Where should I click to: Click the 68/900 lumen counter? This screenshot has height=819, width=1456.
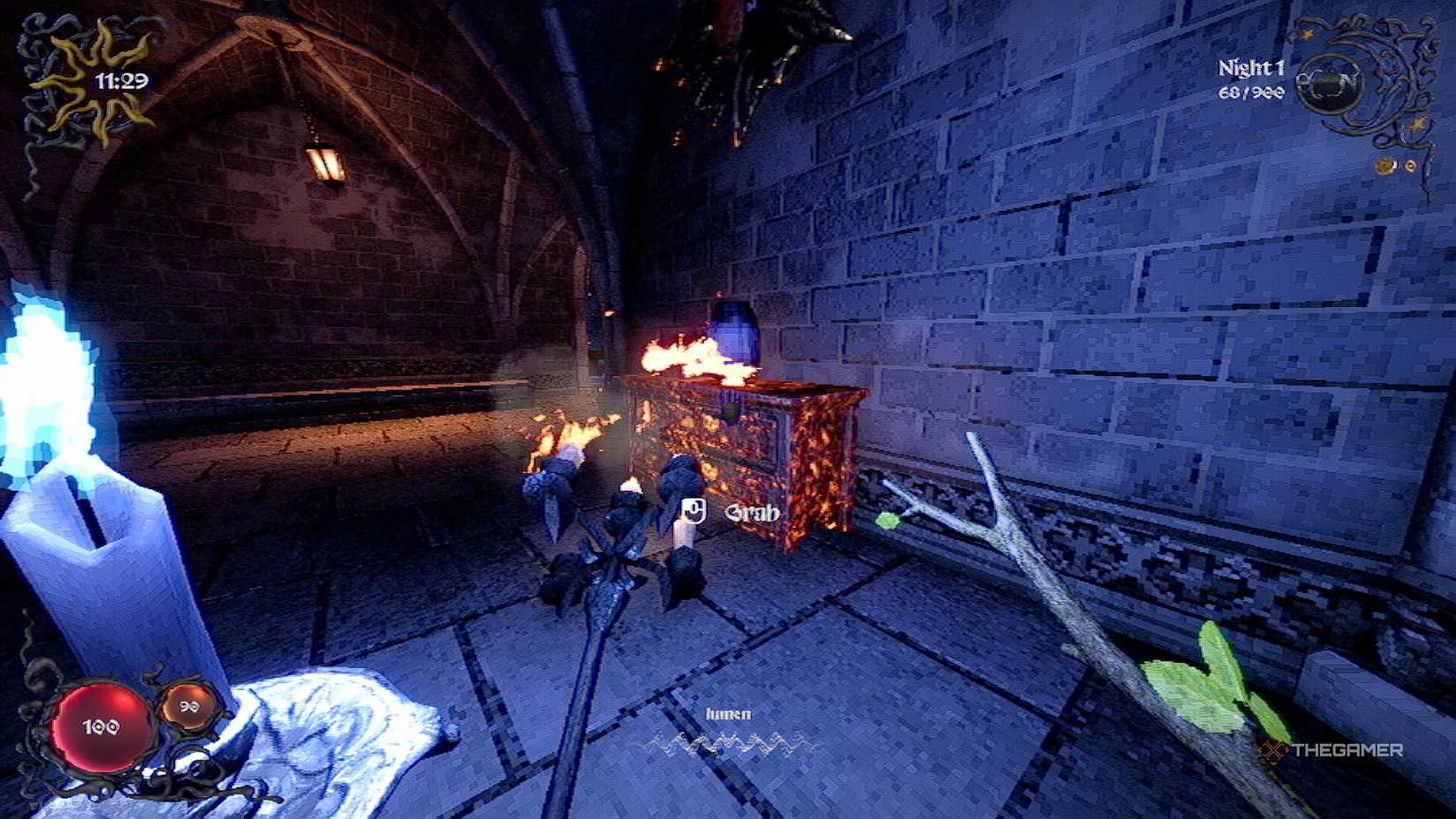1252,93
